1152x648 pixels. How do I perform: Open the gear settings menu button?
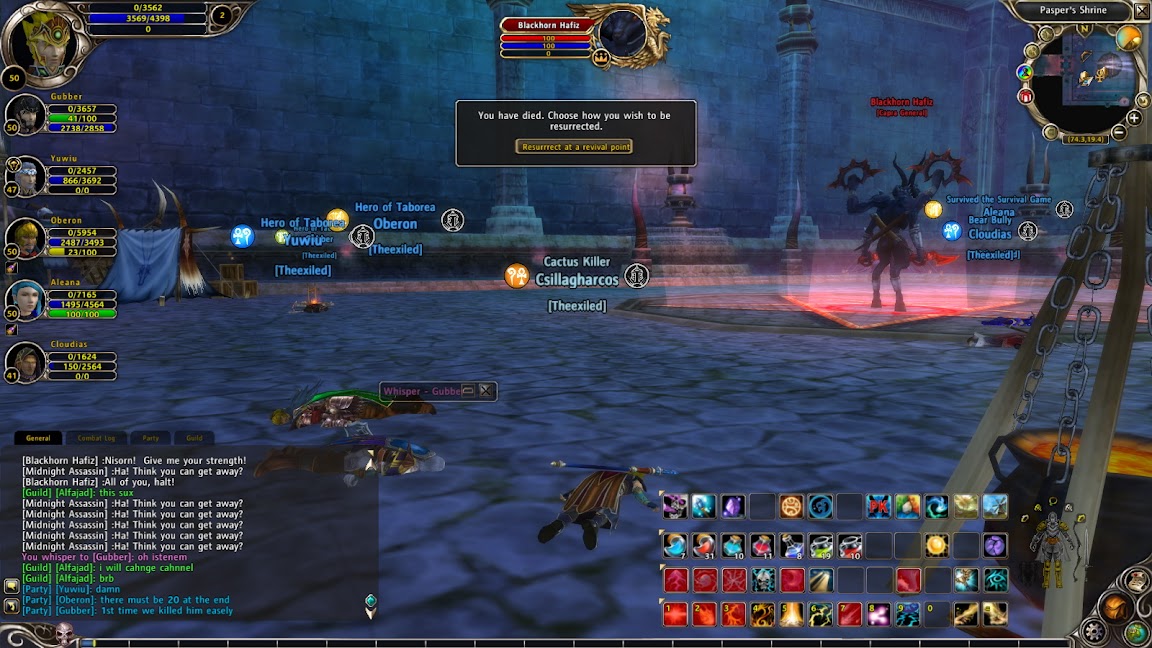(x=1094, y=631)
